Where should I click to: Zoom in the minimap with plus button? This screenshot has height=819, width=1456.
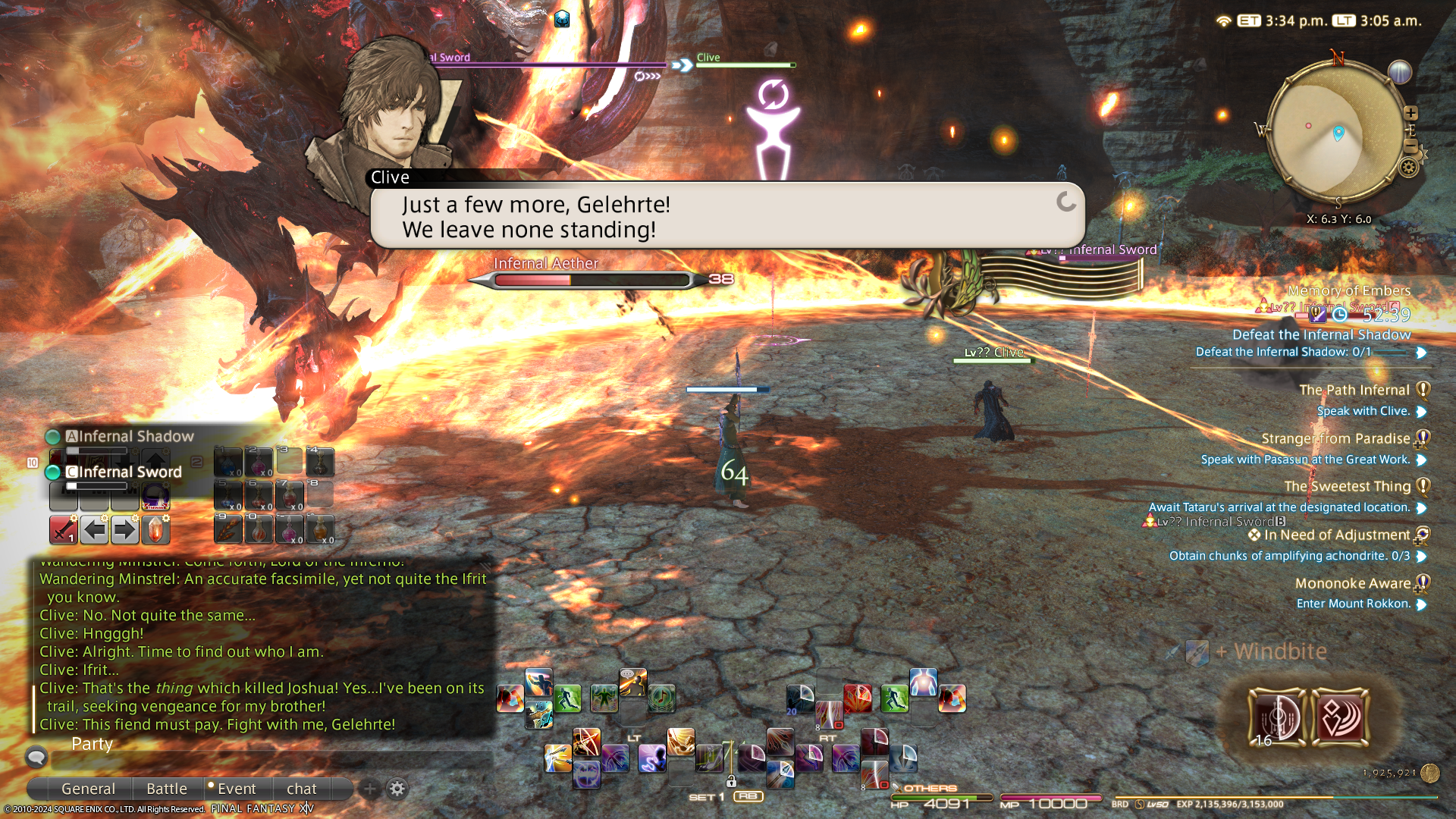point(1410,113)
